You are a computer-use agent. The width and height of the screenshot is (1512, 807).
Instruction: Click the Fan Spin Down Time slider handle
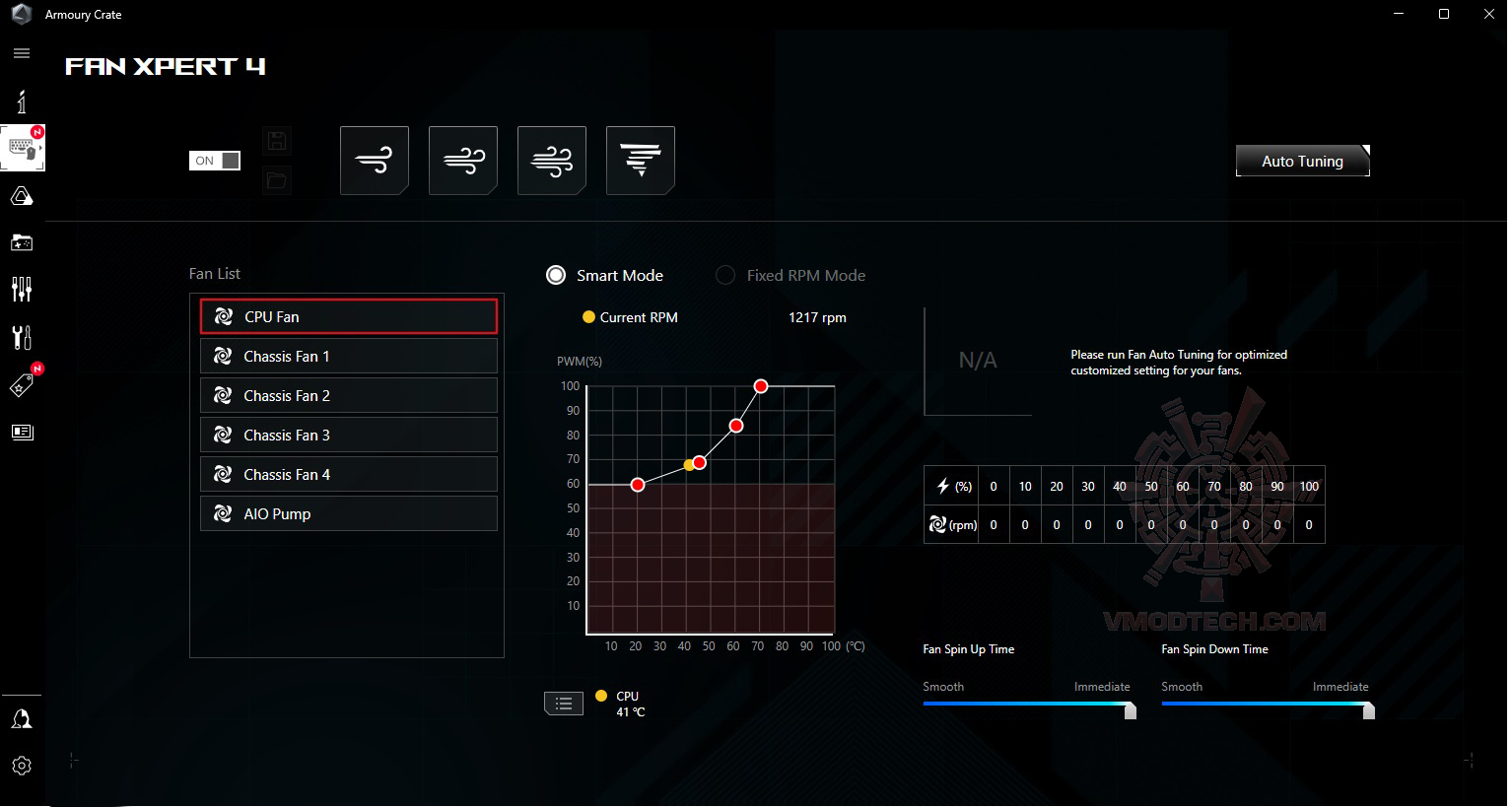[x=1369, y=710]
